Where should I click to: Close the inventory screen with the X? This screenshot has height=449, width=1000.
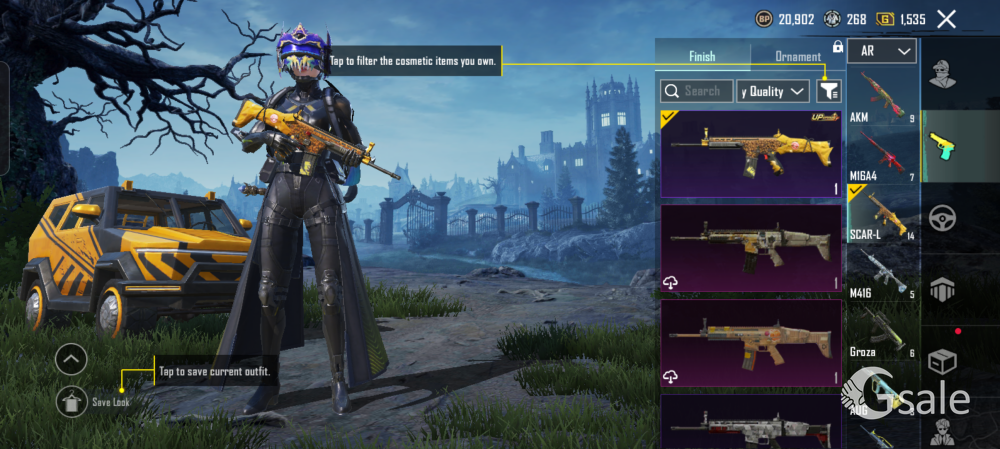(x=946, y=18)
